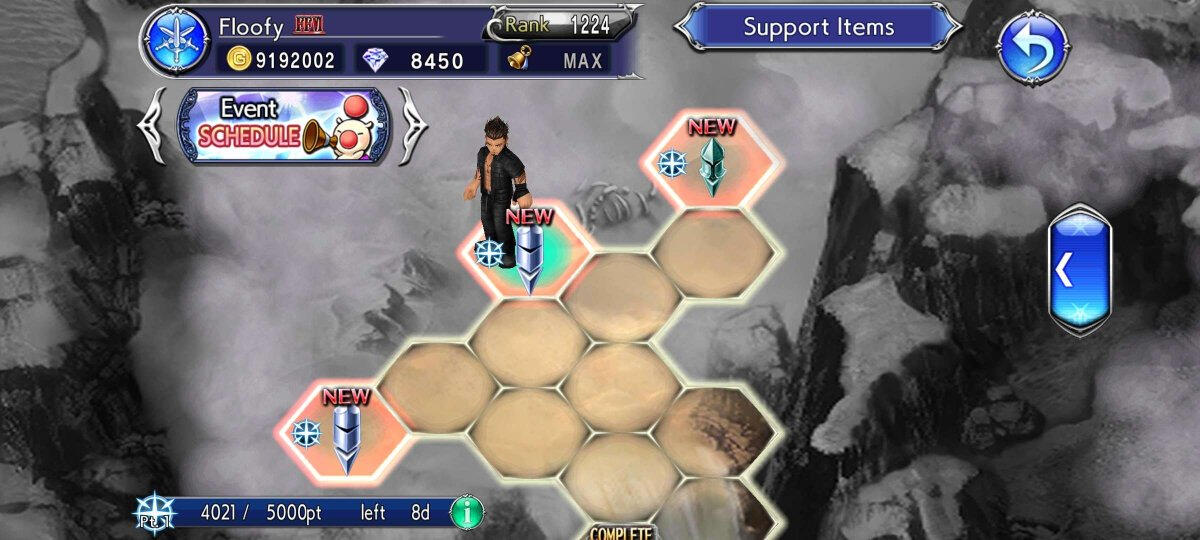The height and width of the screenshot is (540, 1200).
Task: Show the next banner with right arrow
Action: 412,125
